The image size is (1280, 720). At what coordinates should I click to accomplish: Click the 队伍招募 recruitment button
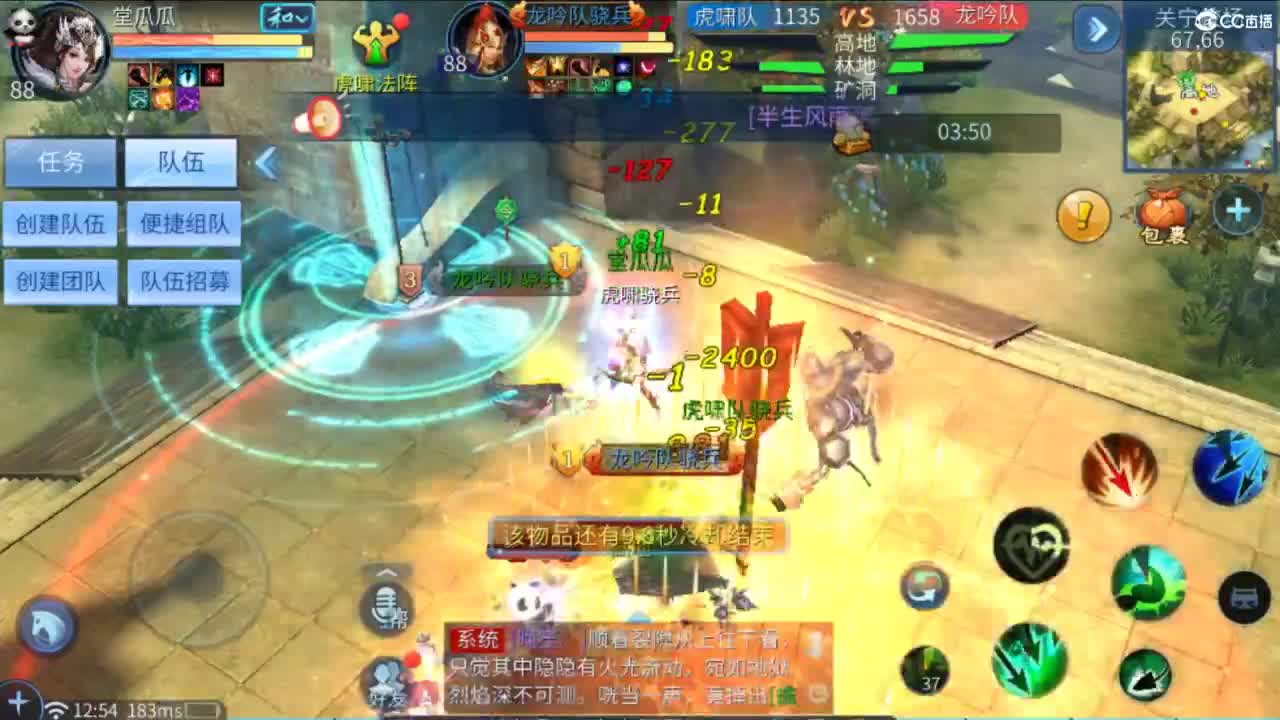click(183, 282)
